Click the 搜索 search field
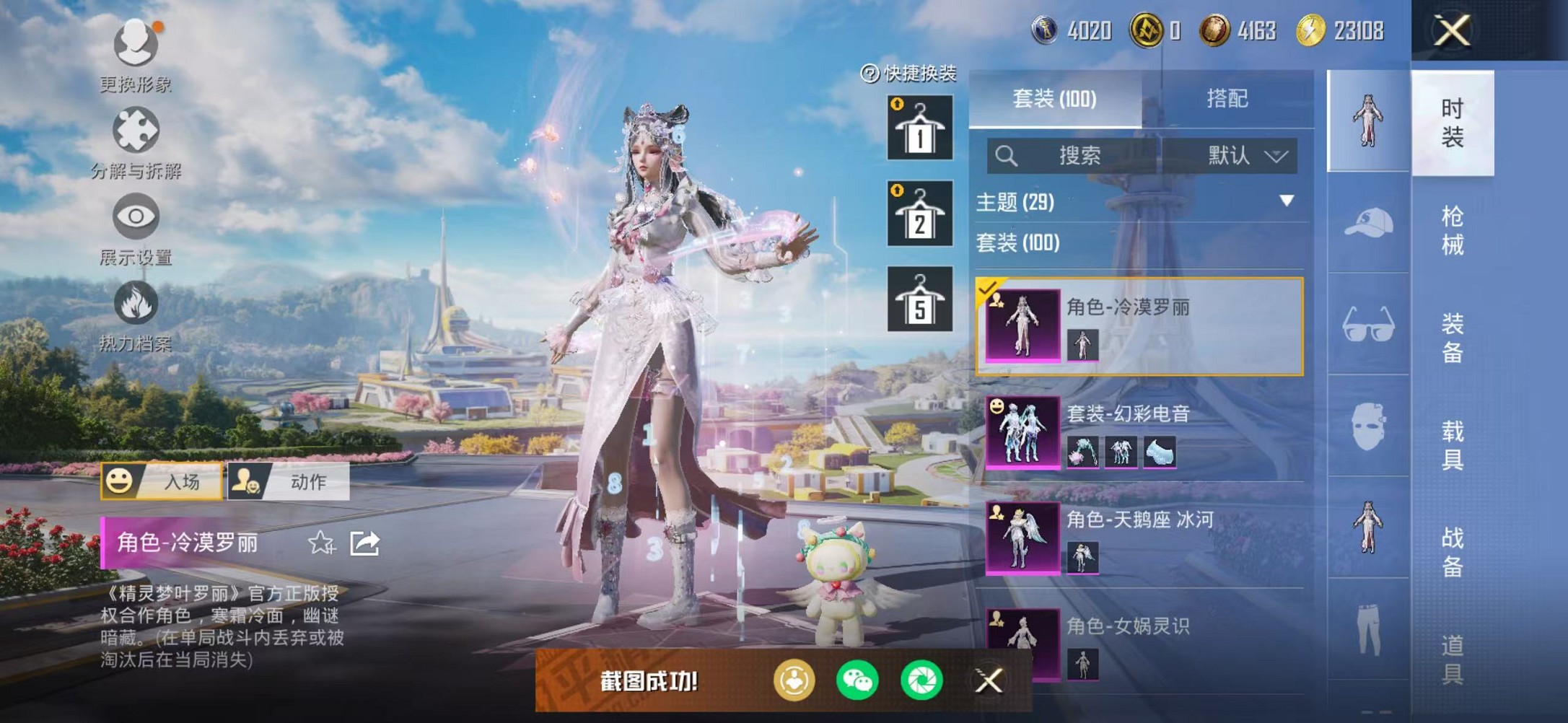1568x723 pixels. coord(1075,156)
